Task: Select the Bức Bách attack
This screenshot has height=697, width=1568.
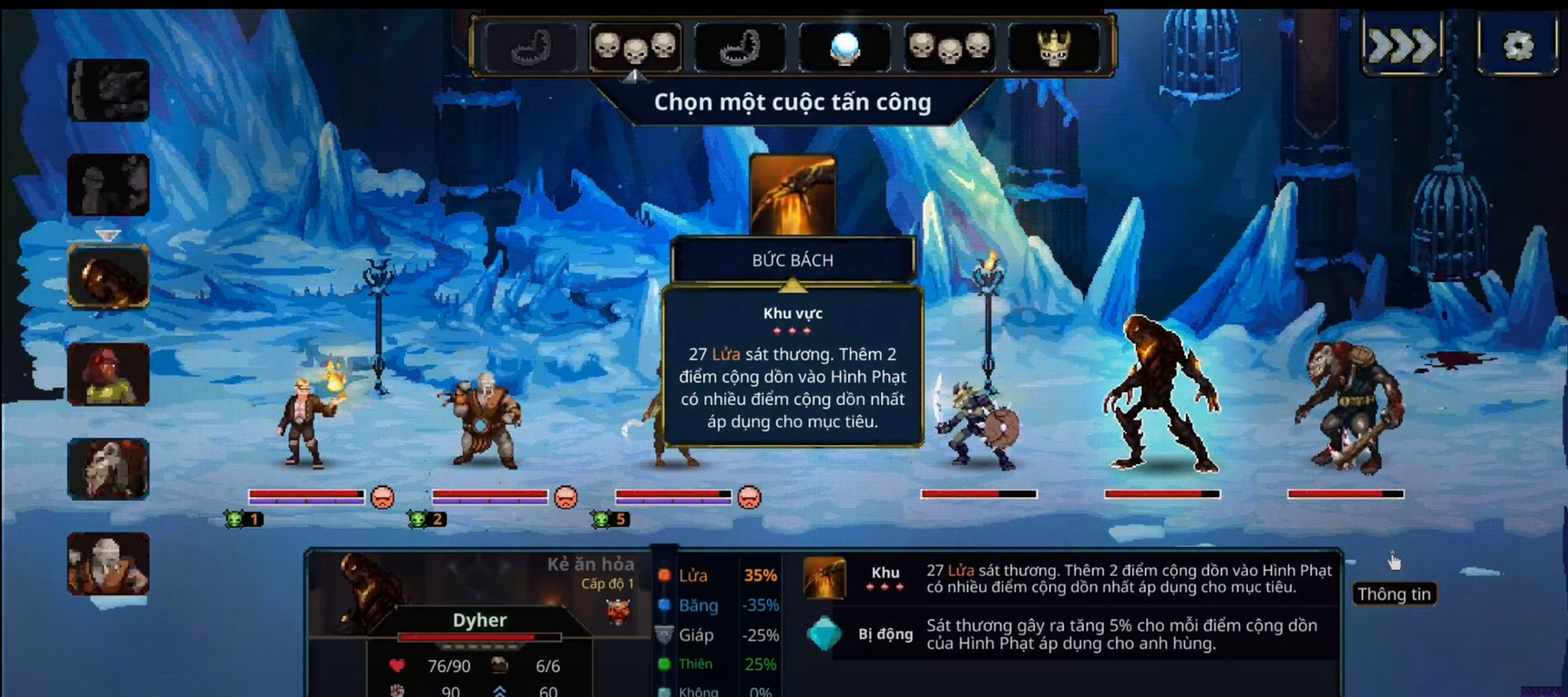Action: coord(793,196)
